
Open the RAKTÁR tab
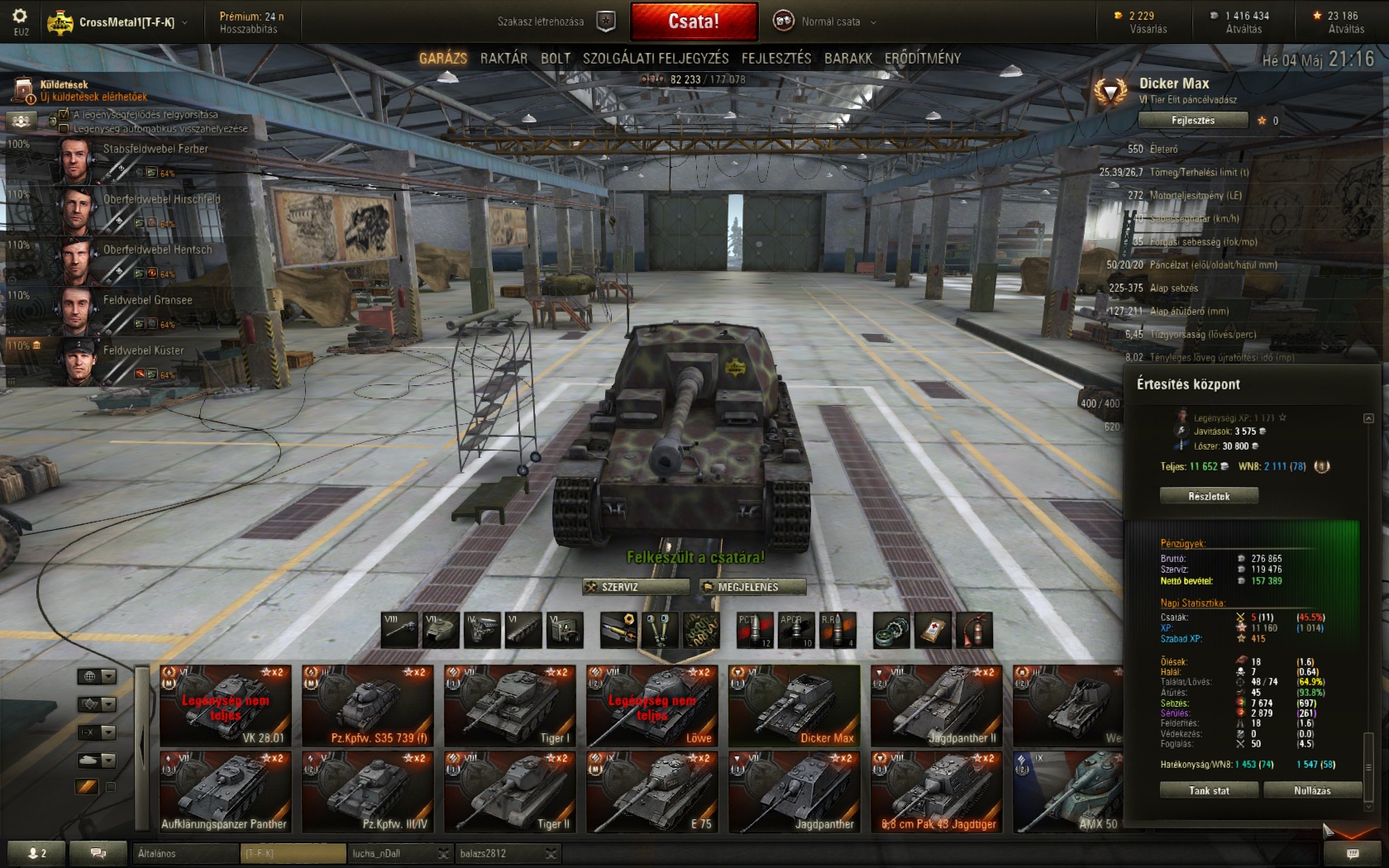click(x=504, y=58)
